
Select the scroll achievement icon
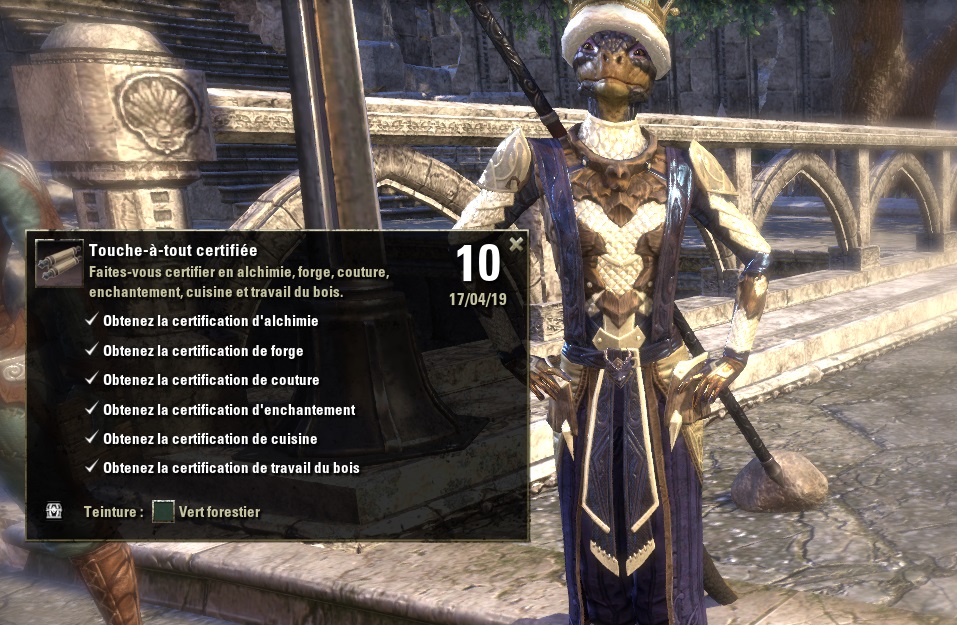[59, 263]
